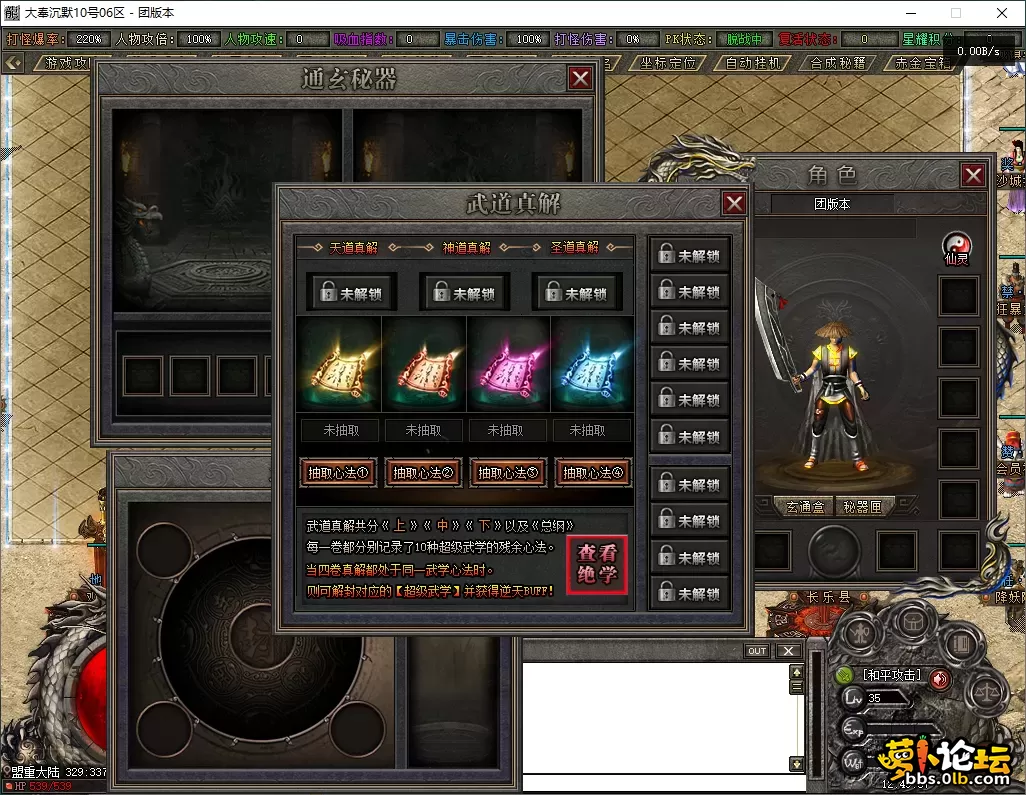The image size is (1026, 795).
Task: Toggle the red sound speaker icon
Action: tap(940, 677)
